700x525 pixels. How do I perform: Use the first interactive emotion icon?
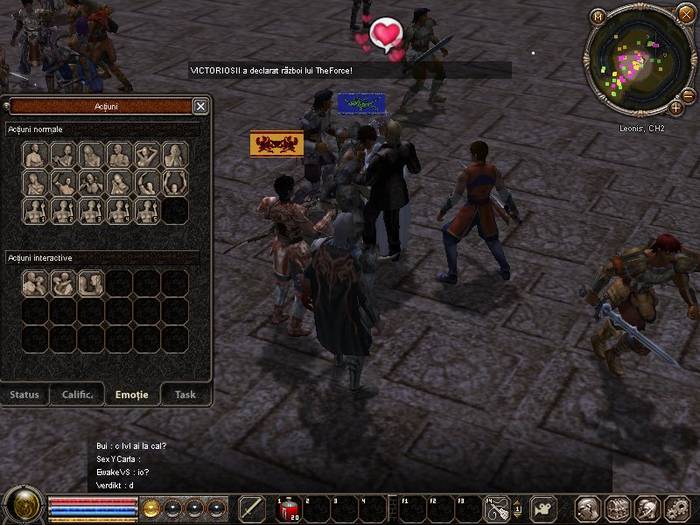tap(35, 284)
